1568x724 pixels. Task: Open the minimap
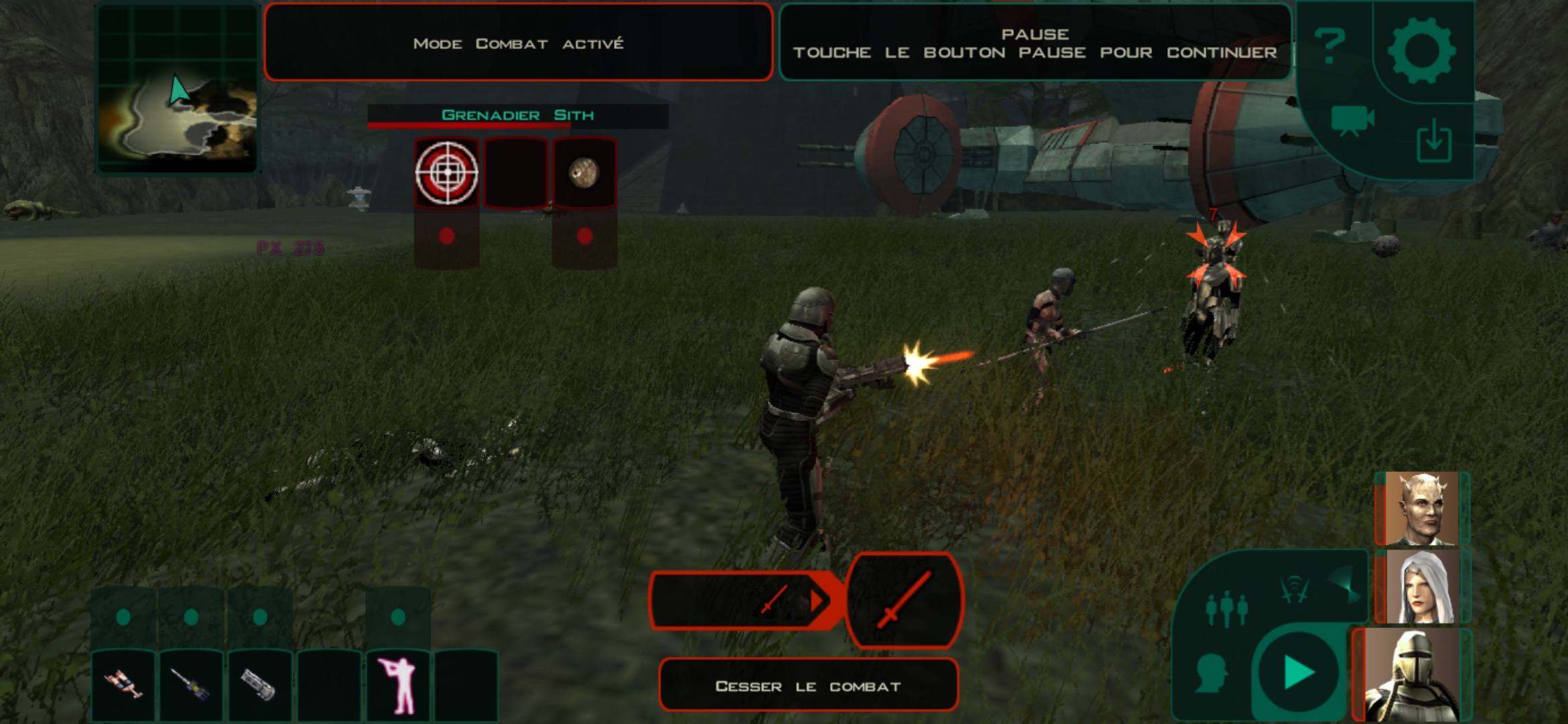pyautogui.click(x=178, y=88)
